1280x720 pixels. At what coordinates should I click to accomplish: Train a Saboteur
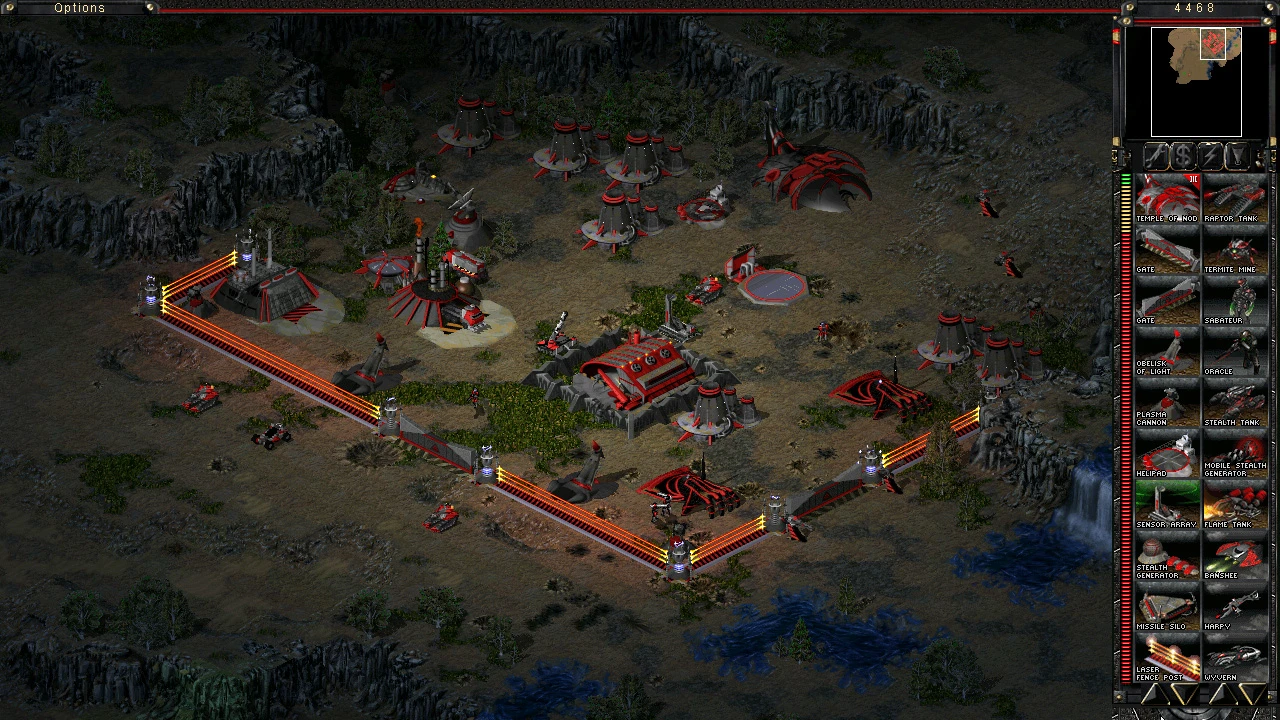1234,300
